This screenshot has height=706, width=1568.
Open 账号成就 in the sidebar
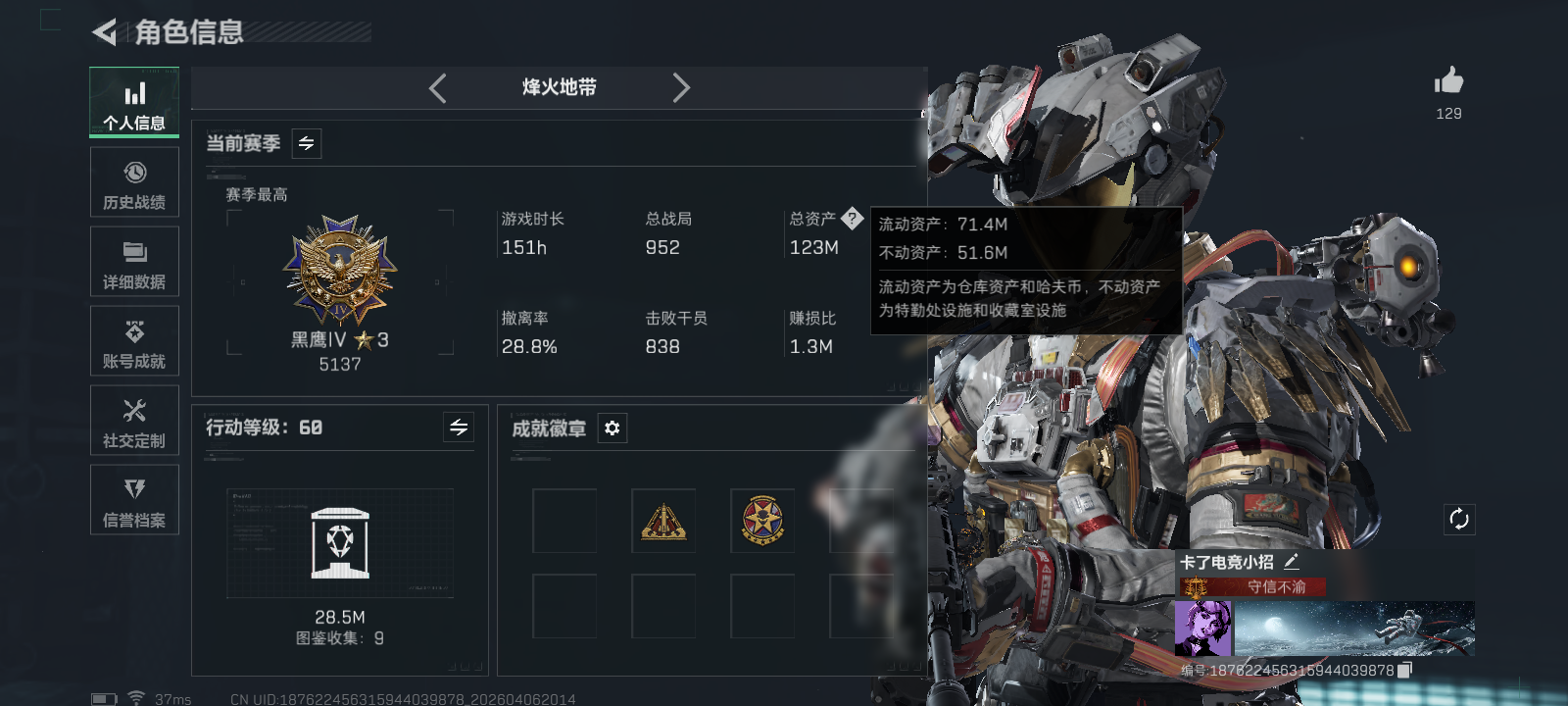point(134,340)
